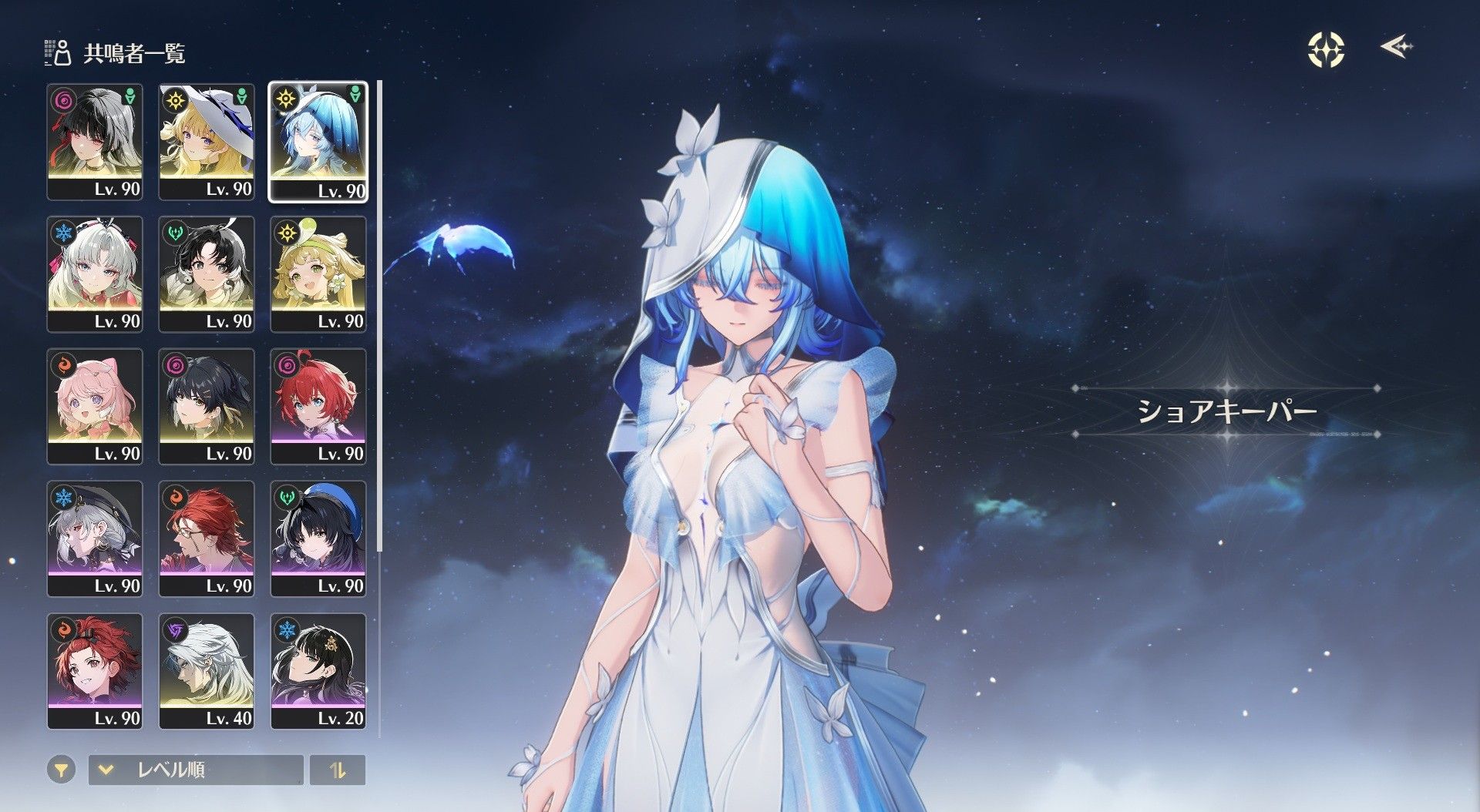Select the red-haired Havoc girl portrait
This screenshot has height=812, width=1480.
click(x=318, y=406)
